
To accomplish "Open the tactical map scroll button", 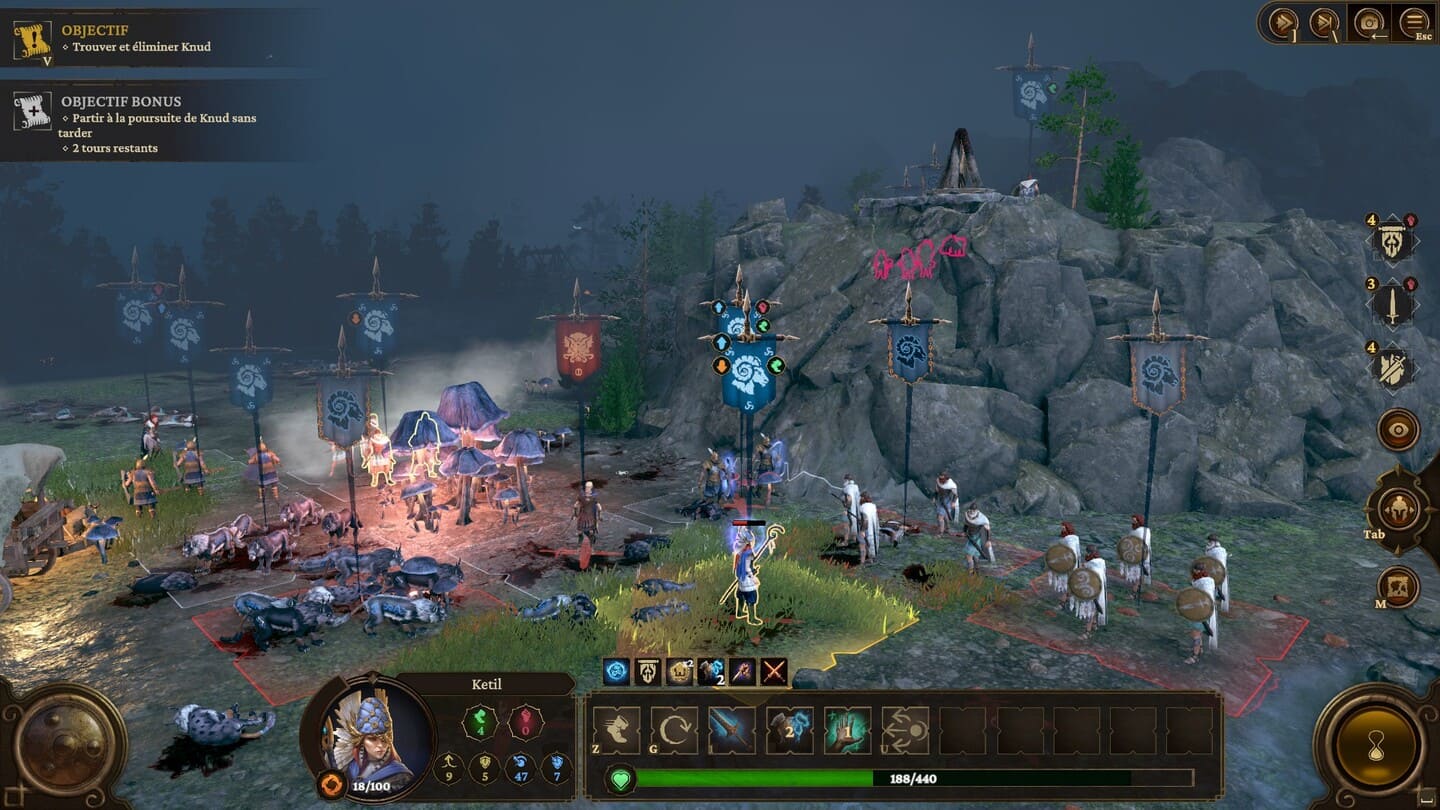I will pyautogui.click(x=1398, y=587).
